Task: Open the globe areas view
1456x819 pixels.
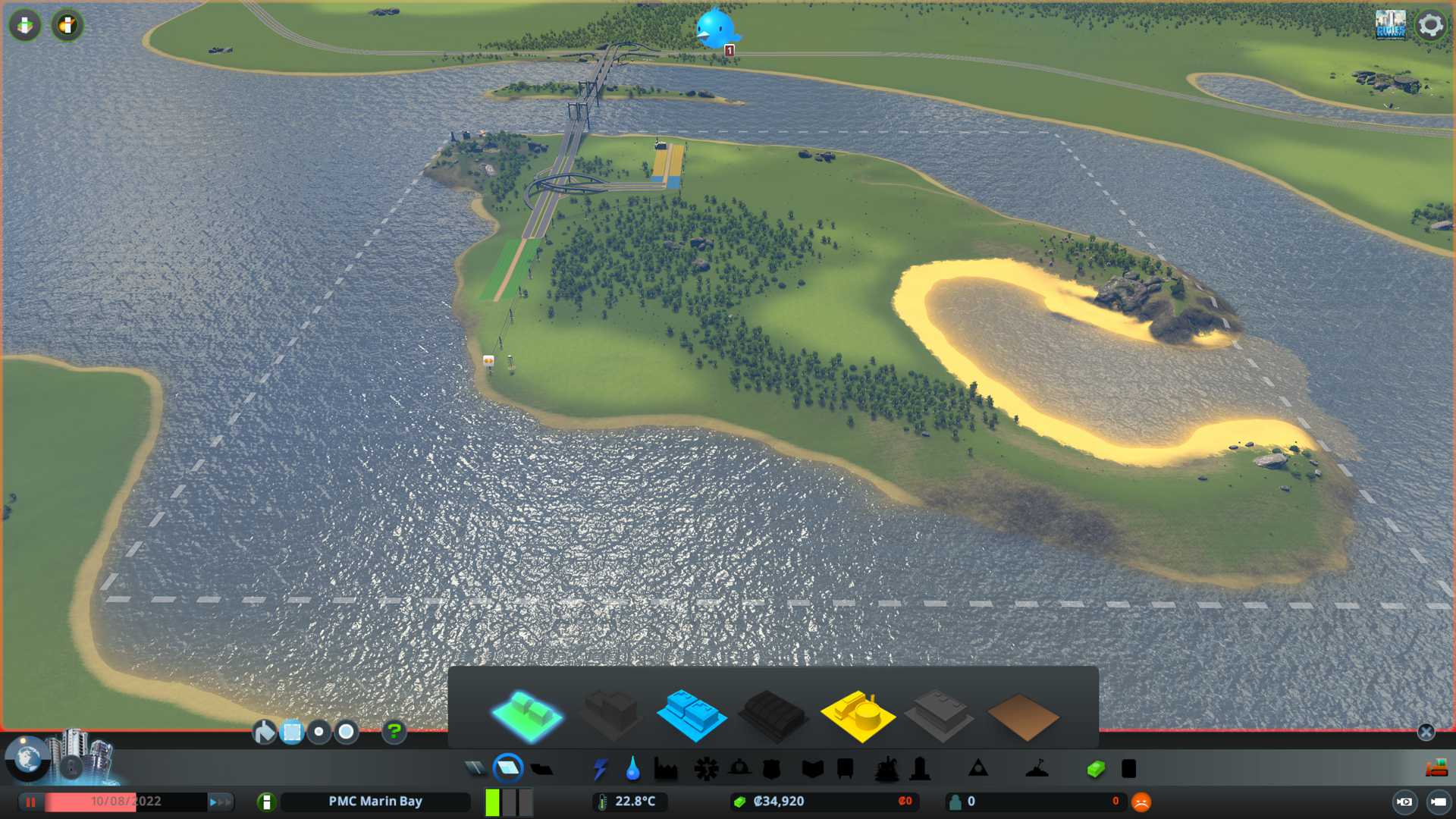Action: (28, 758)
